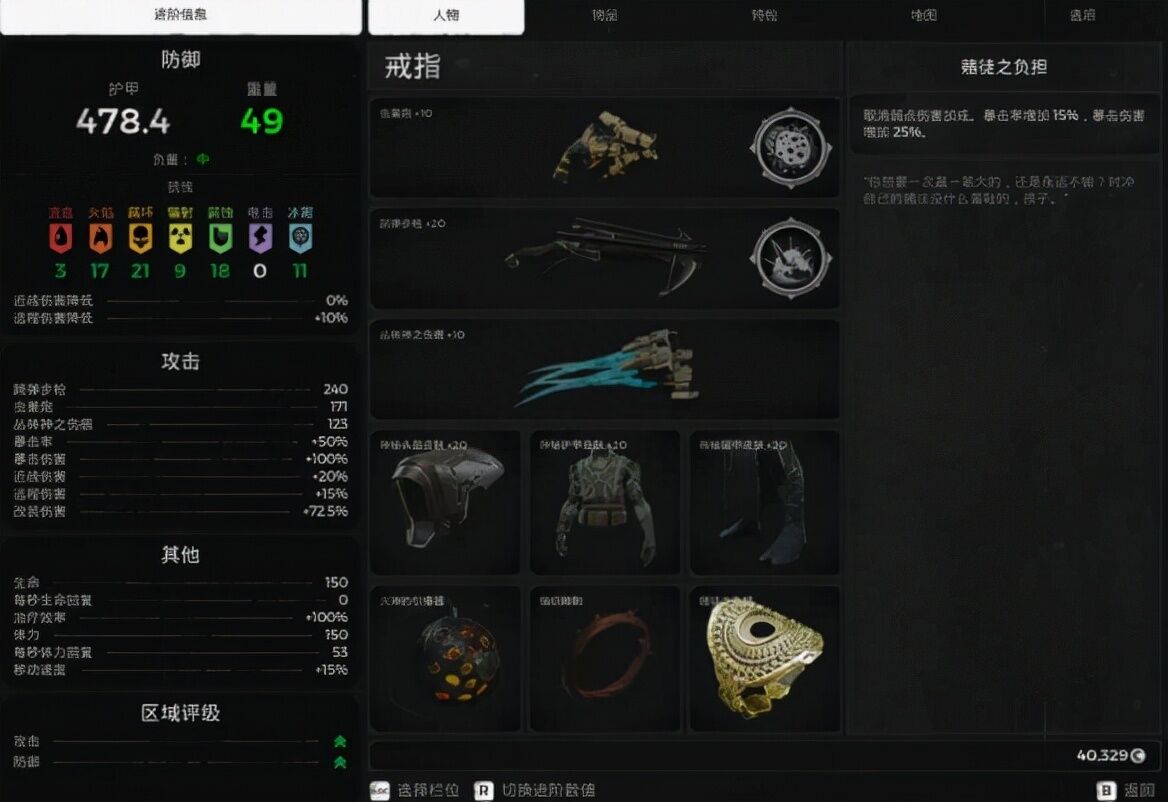Screen dimensions: 1168x802
Task: Select the blue claw melee weapon slot
Action: 604,368
